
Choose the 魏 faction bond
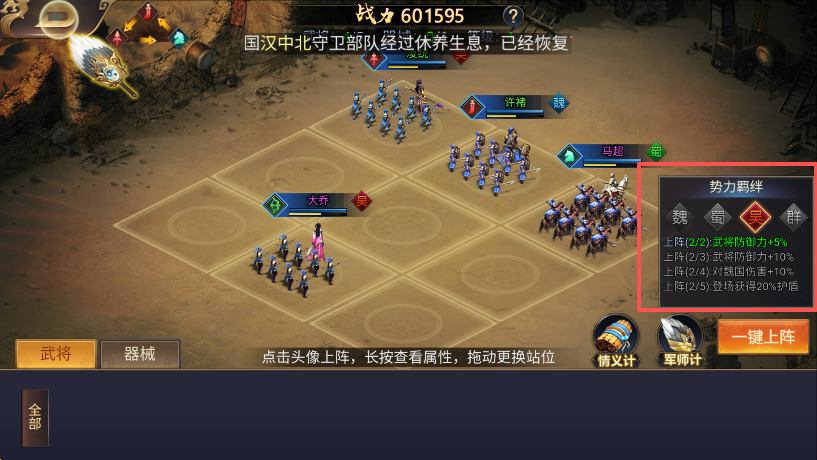679,217
